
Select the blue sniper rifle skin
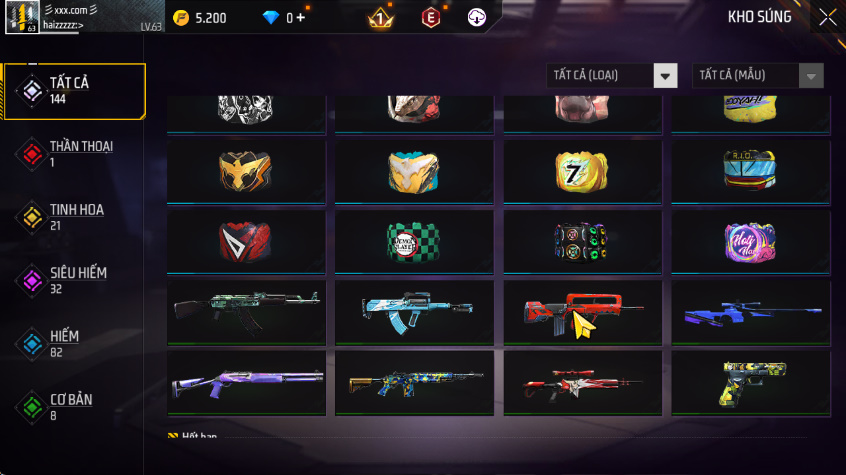[x=750, y=312]
